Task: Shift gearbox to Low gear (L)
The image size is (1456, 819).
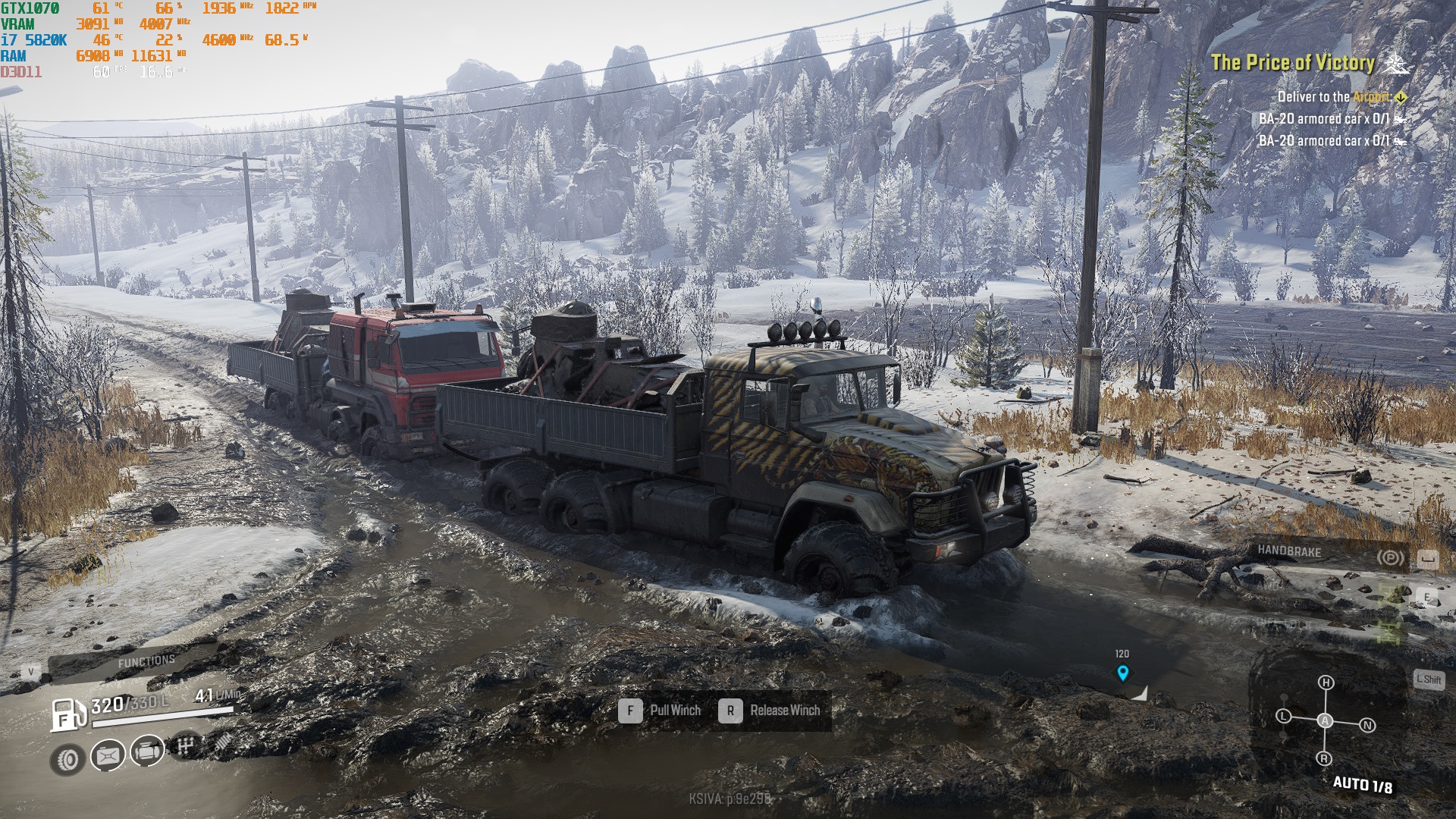Action: 1283,716
